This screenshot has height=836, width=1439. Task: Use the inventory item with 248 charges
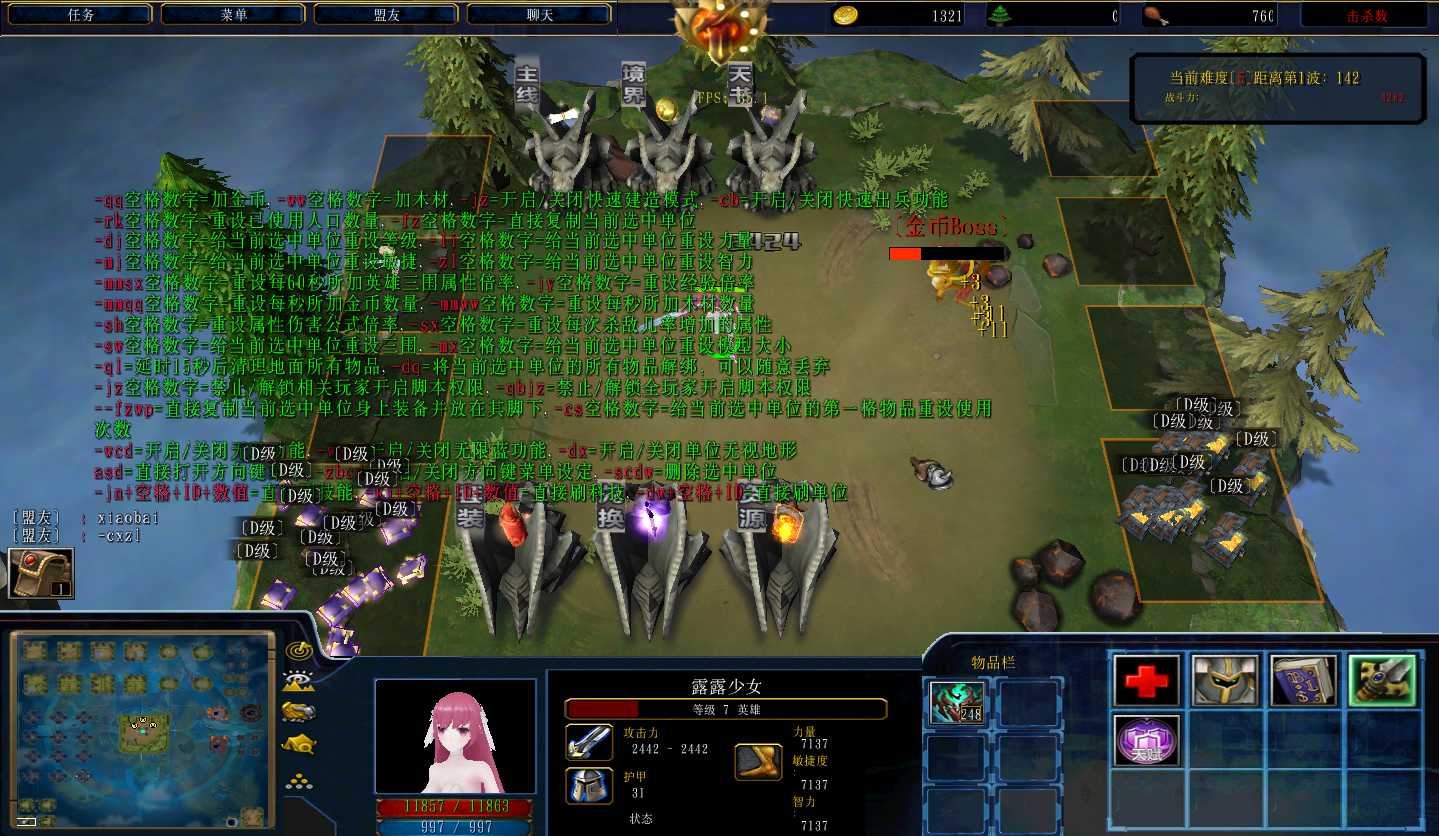click(956, 702)
